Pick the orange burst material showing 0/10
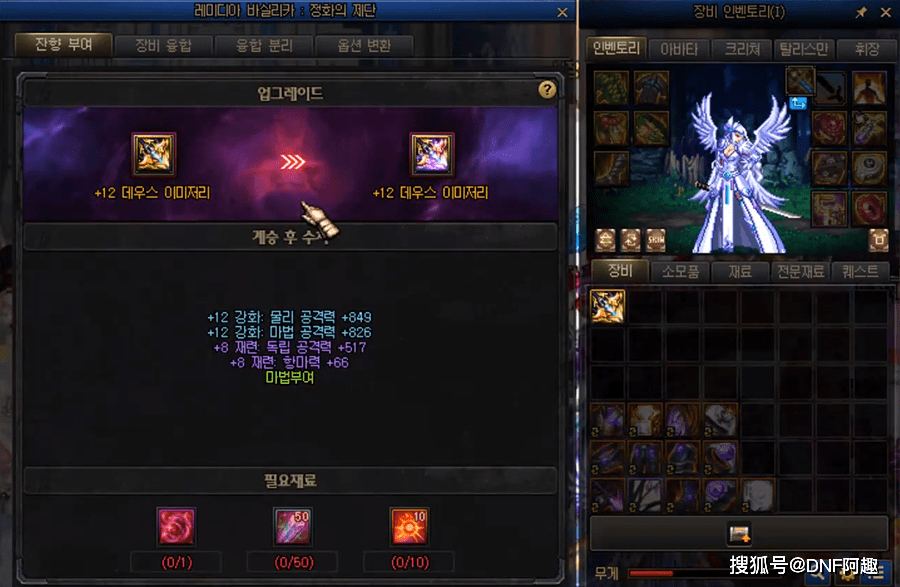 click(408, 526)
